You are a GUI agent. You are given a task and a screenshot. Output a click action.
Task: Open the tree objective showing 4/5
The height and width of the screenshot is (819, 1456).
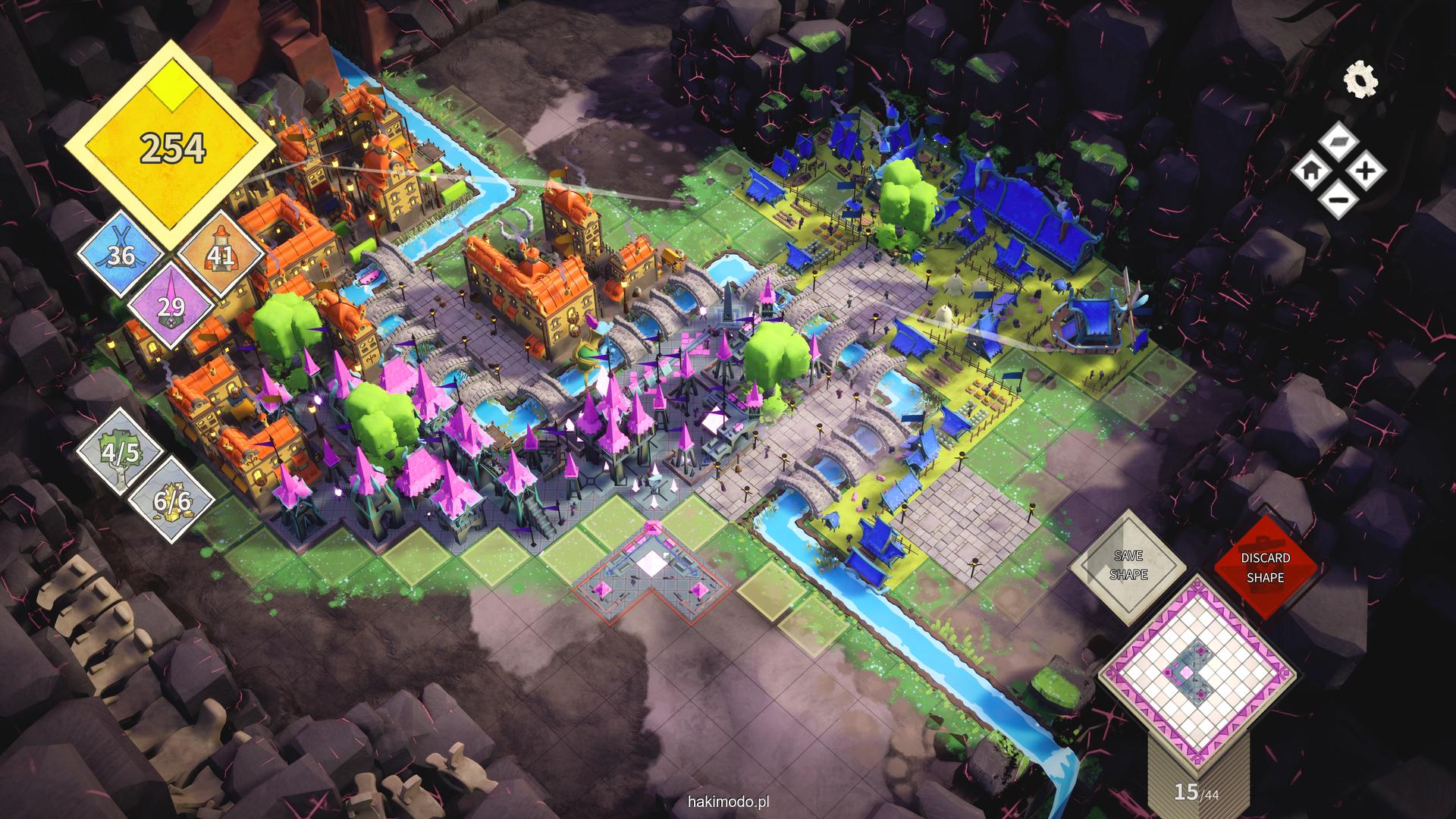121,453
